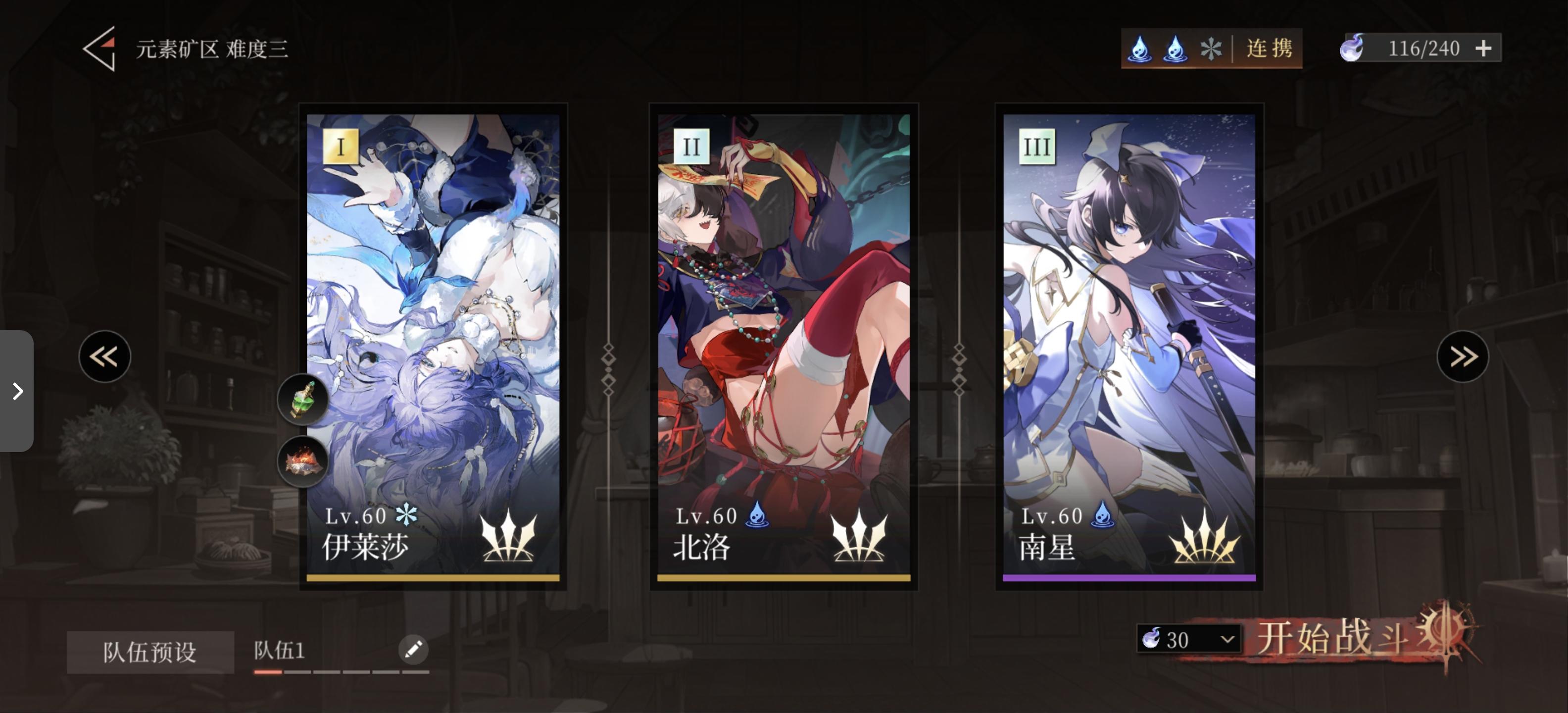
Task: Click the left double-arrow to view previous stage
Action: (105, 356)
